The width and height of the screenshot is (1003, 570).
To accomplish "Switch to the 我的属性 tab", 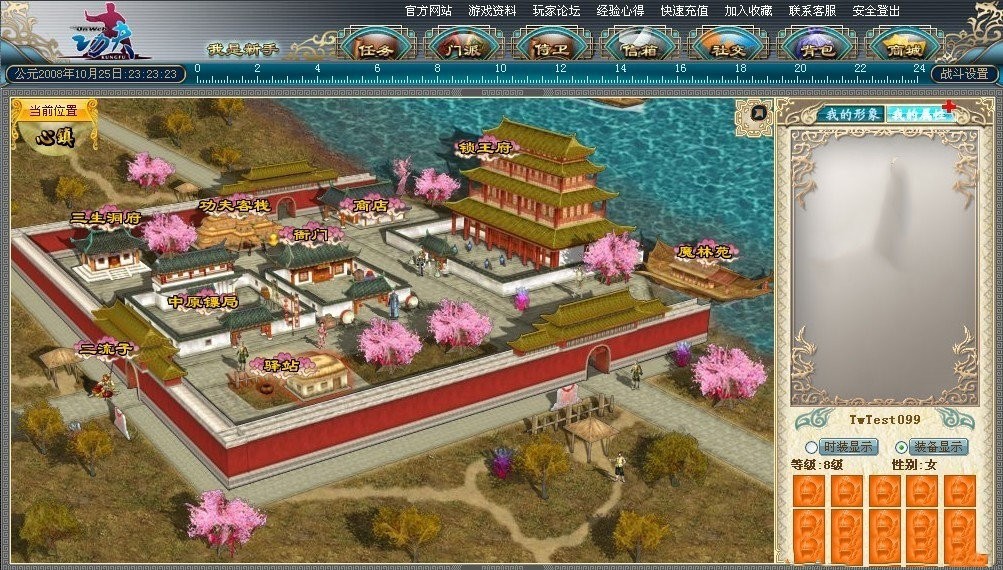I will [919, 114].
